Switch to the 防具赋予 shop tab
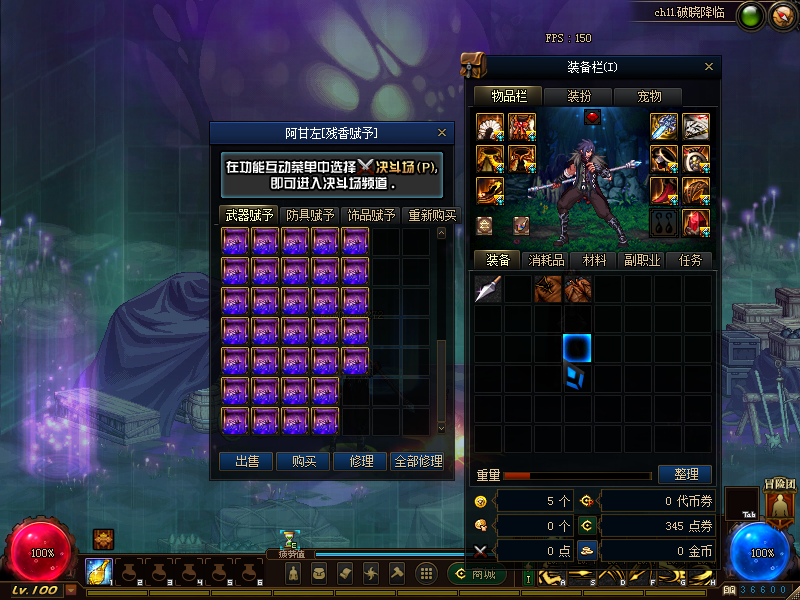 tap(310, 214)
